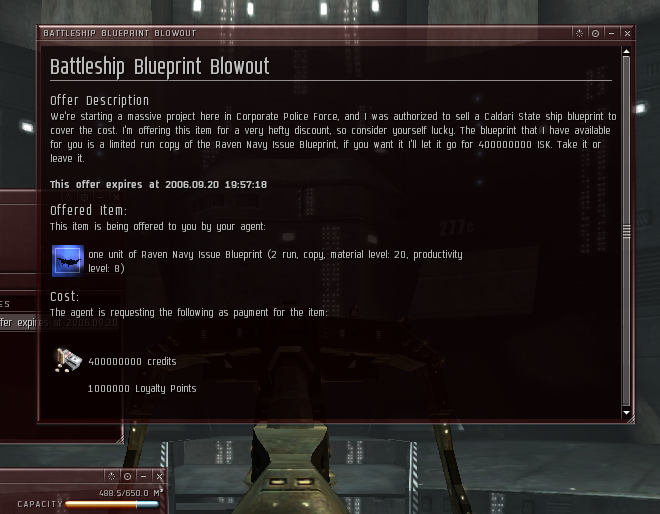
Task: Toggle pin on the cargo capacity window
Action: coord(127,477)
